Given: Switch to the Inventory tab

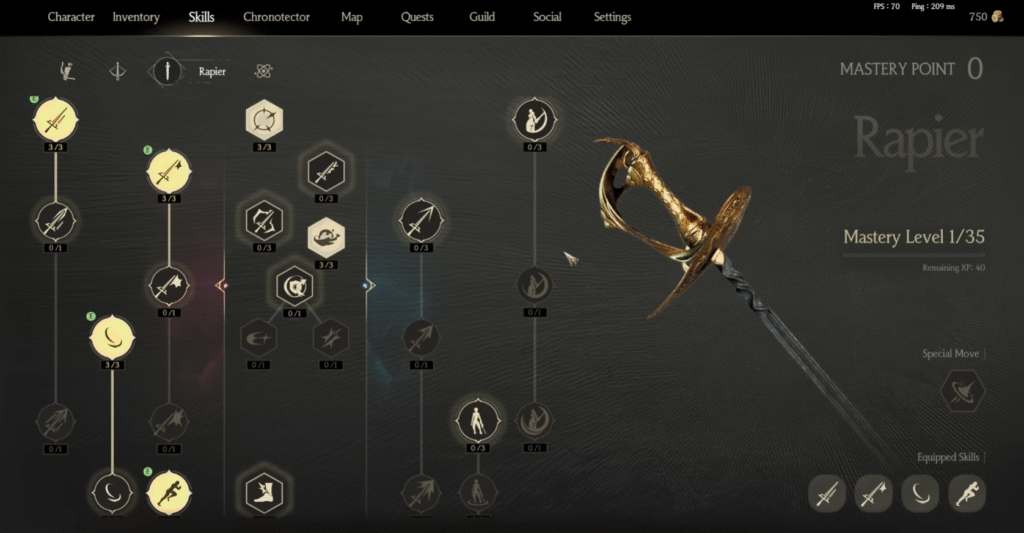Looking at the screenshot, I should pos(136,17).
